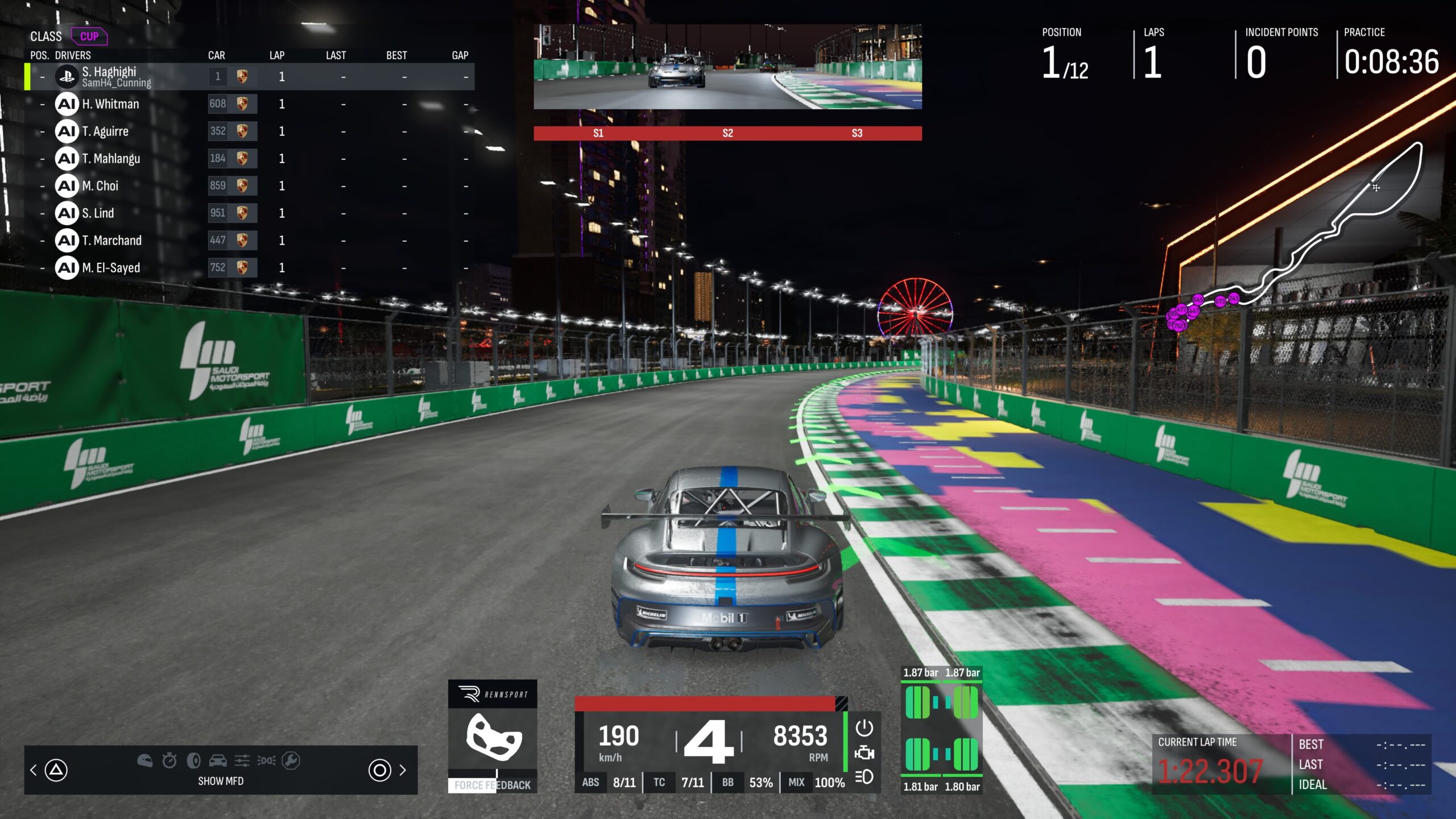Image resolution: width=1456 pixels, height=819 pixels.
Task: Select the S2 sector segment above the track preview
Action: (728, 133)
